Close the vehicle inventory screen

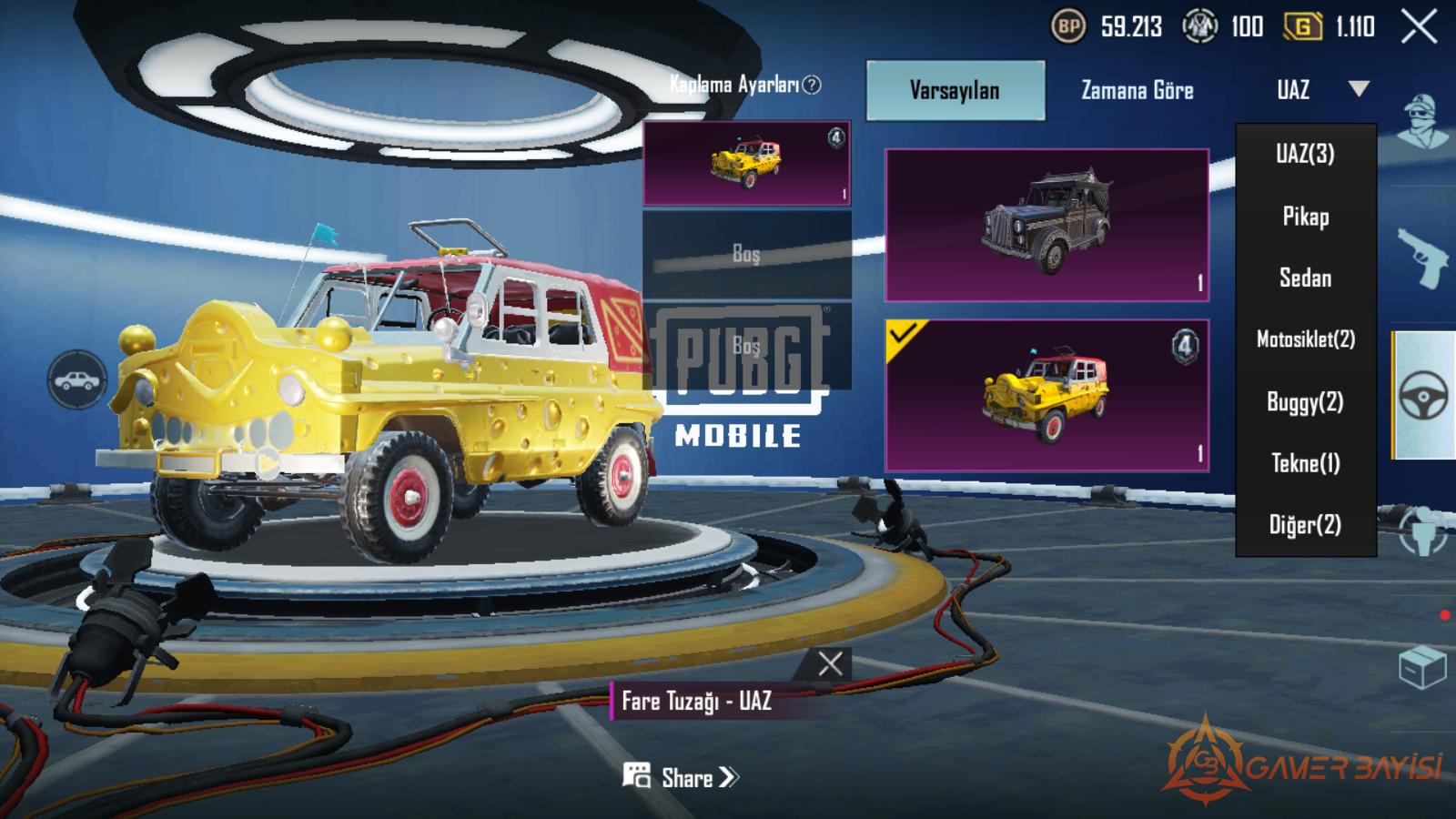pos(1419,27)
